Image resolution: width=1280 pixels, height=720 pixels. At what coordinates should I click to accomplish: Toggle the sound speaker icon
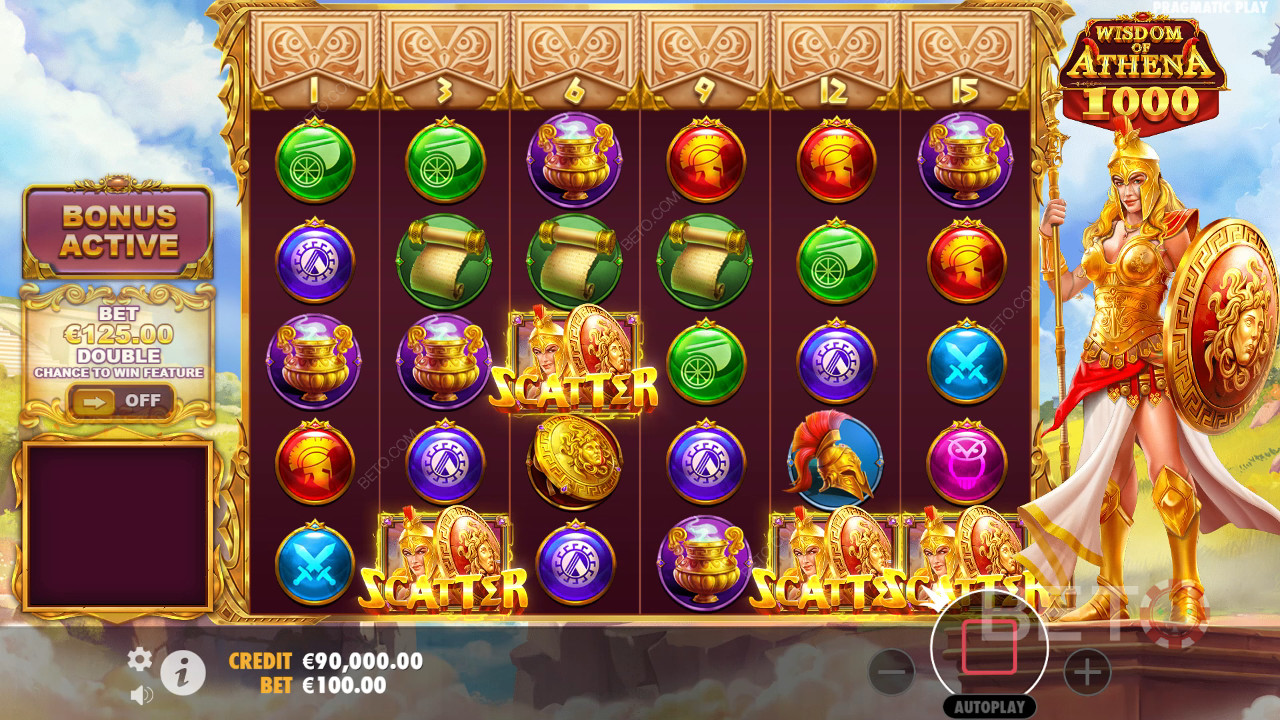(x=141, y=693)
